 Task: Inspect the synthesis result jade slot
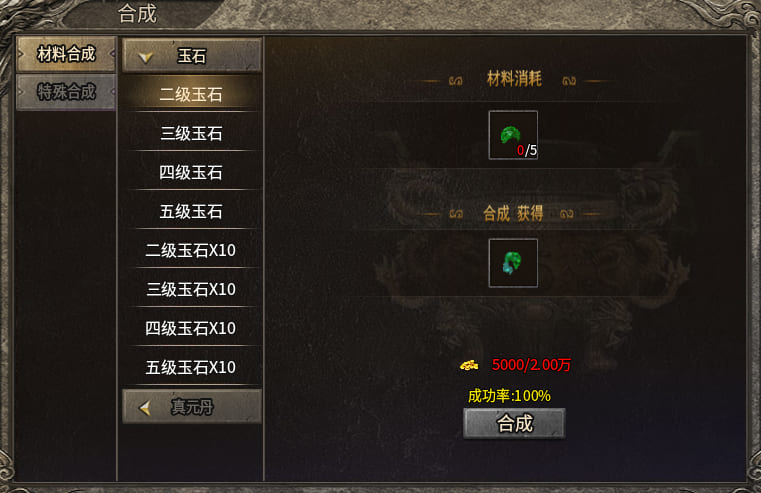coord(513,263)
